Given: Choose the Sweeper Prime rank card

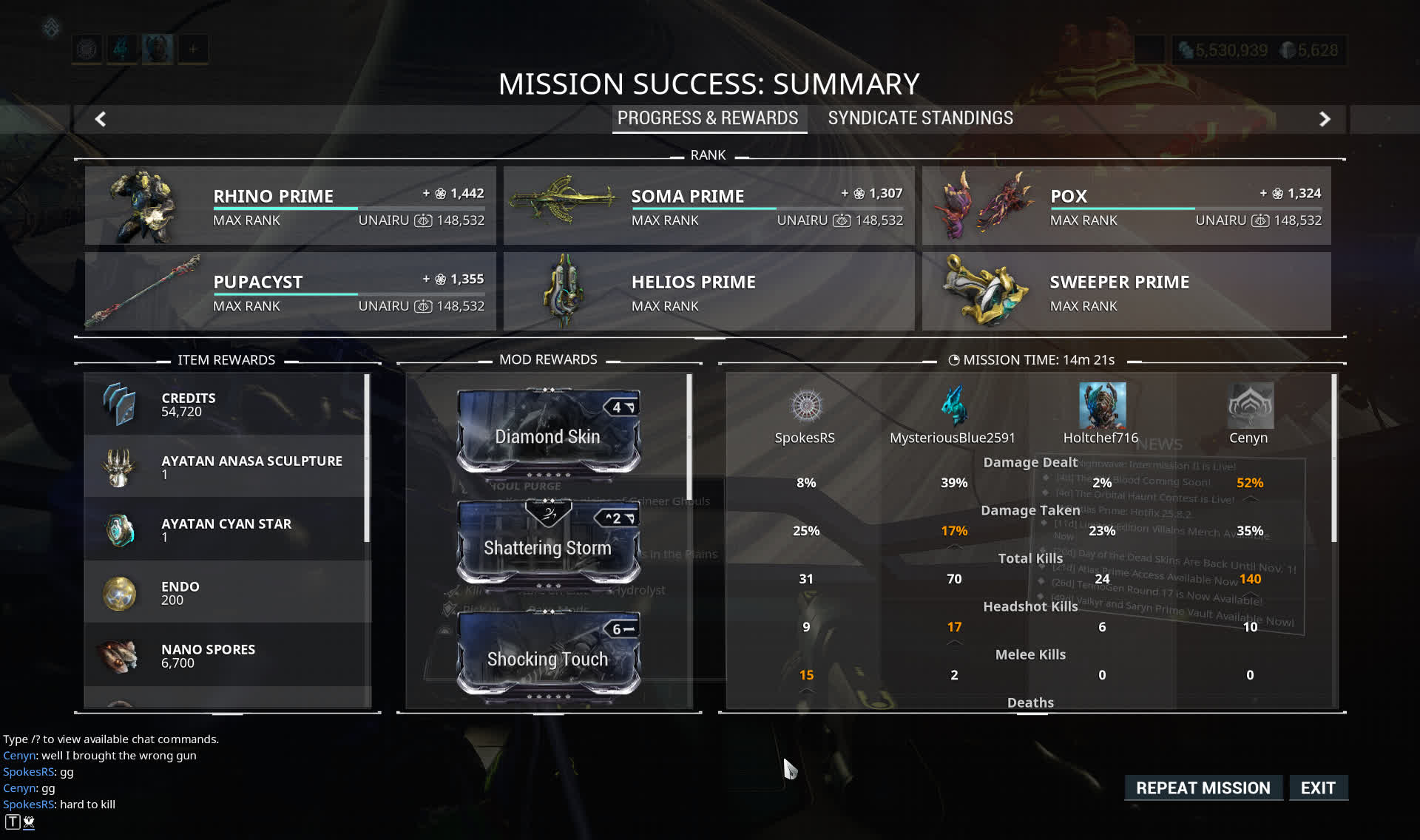Looking at the screenshot, I should pos(1126,291).
